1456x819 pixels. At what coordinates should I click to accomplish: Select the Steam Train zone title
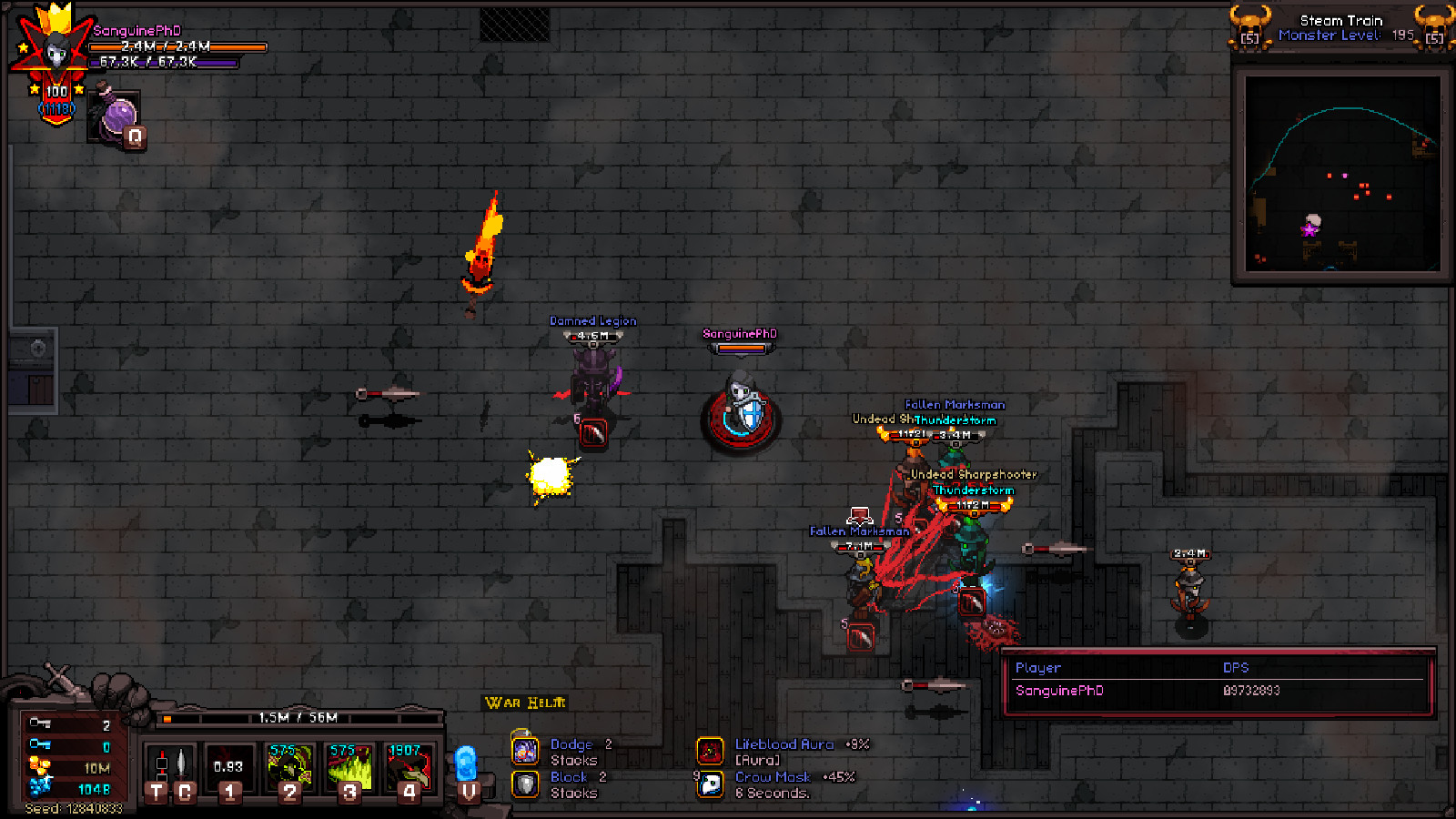pos(1341,19)
